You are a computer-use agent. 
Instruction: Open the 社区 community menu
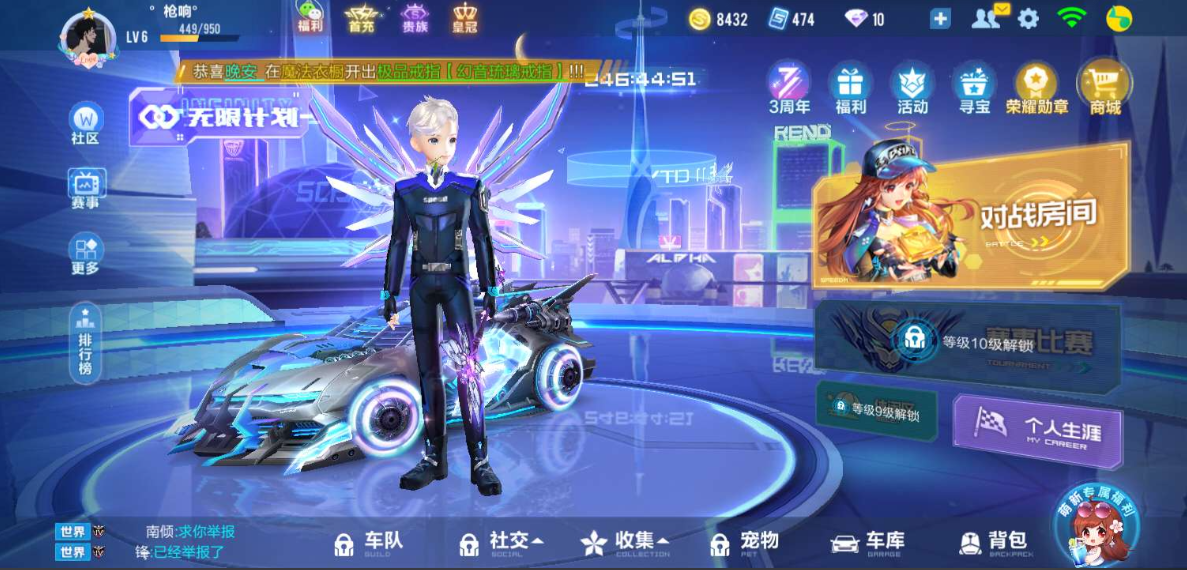pos(86,123)
